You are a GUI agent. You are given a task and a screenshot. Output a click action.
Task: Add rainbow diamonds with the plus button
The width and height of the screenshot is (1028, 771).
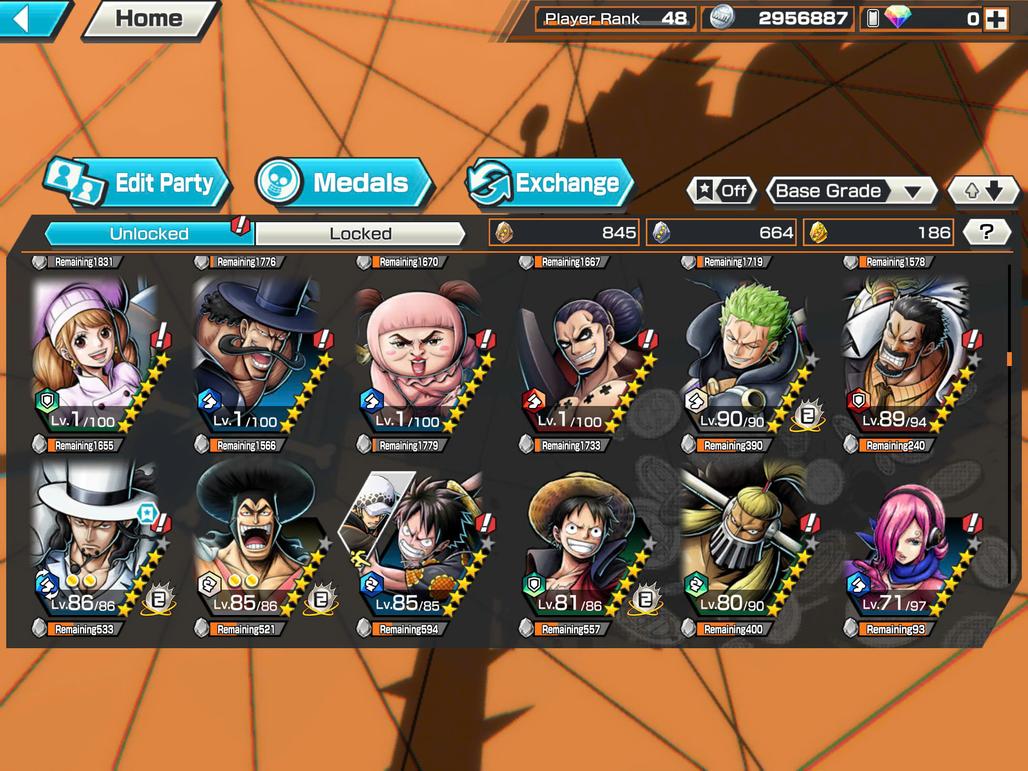click(995, 18)
